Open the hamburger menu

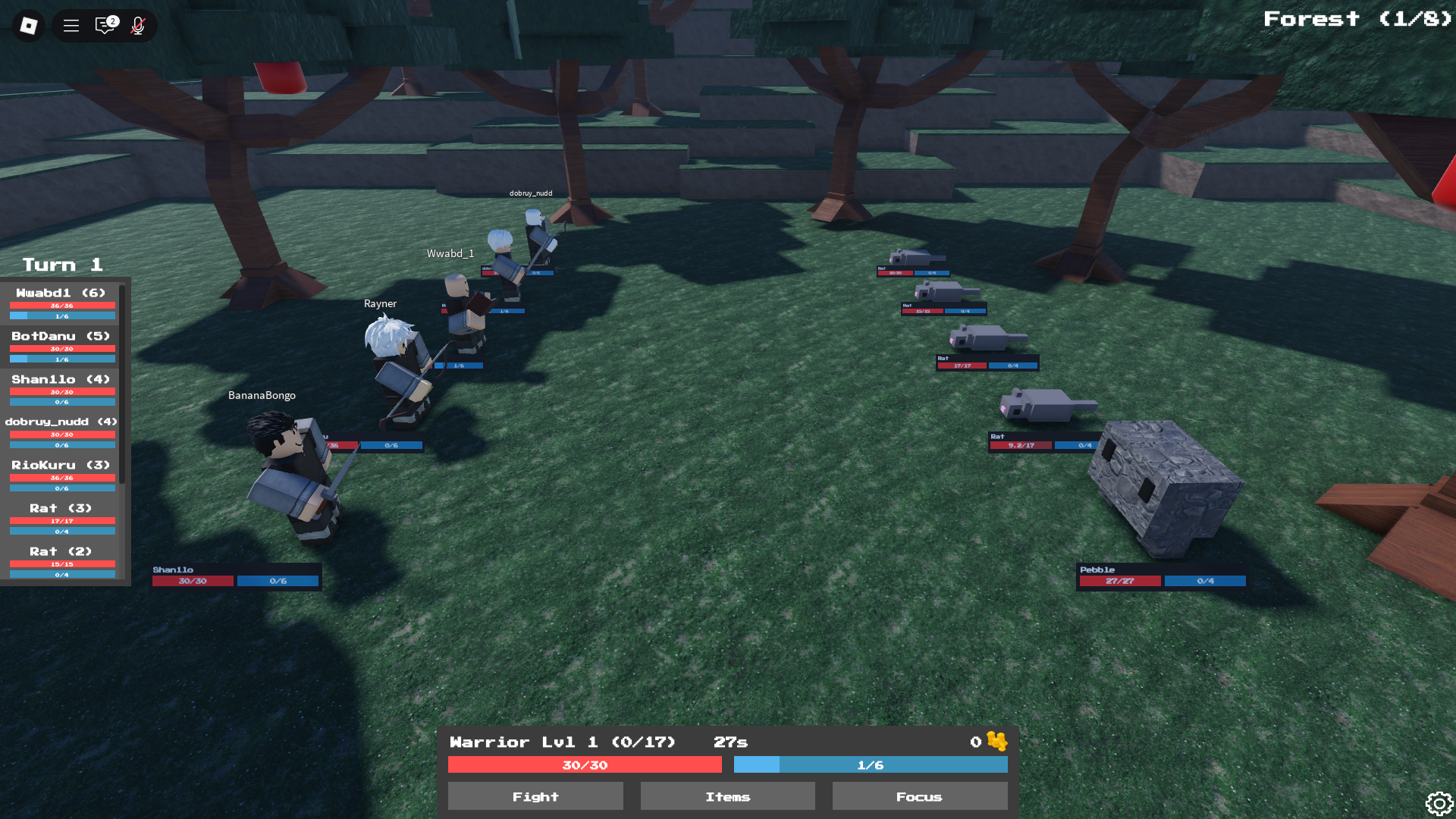pos(71,25)
